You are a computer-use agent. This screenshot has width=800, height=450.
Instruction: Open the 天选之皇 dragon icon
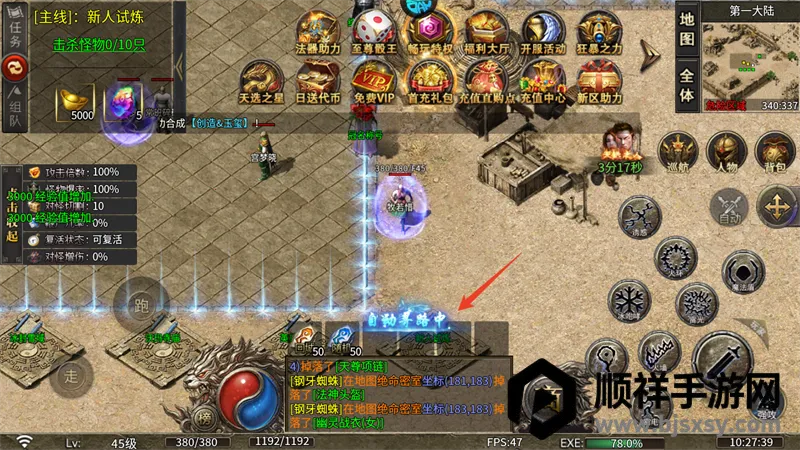coord(261,82)
